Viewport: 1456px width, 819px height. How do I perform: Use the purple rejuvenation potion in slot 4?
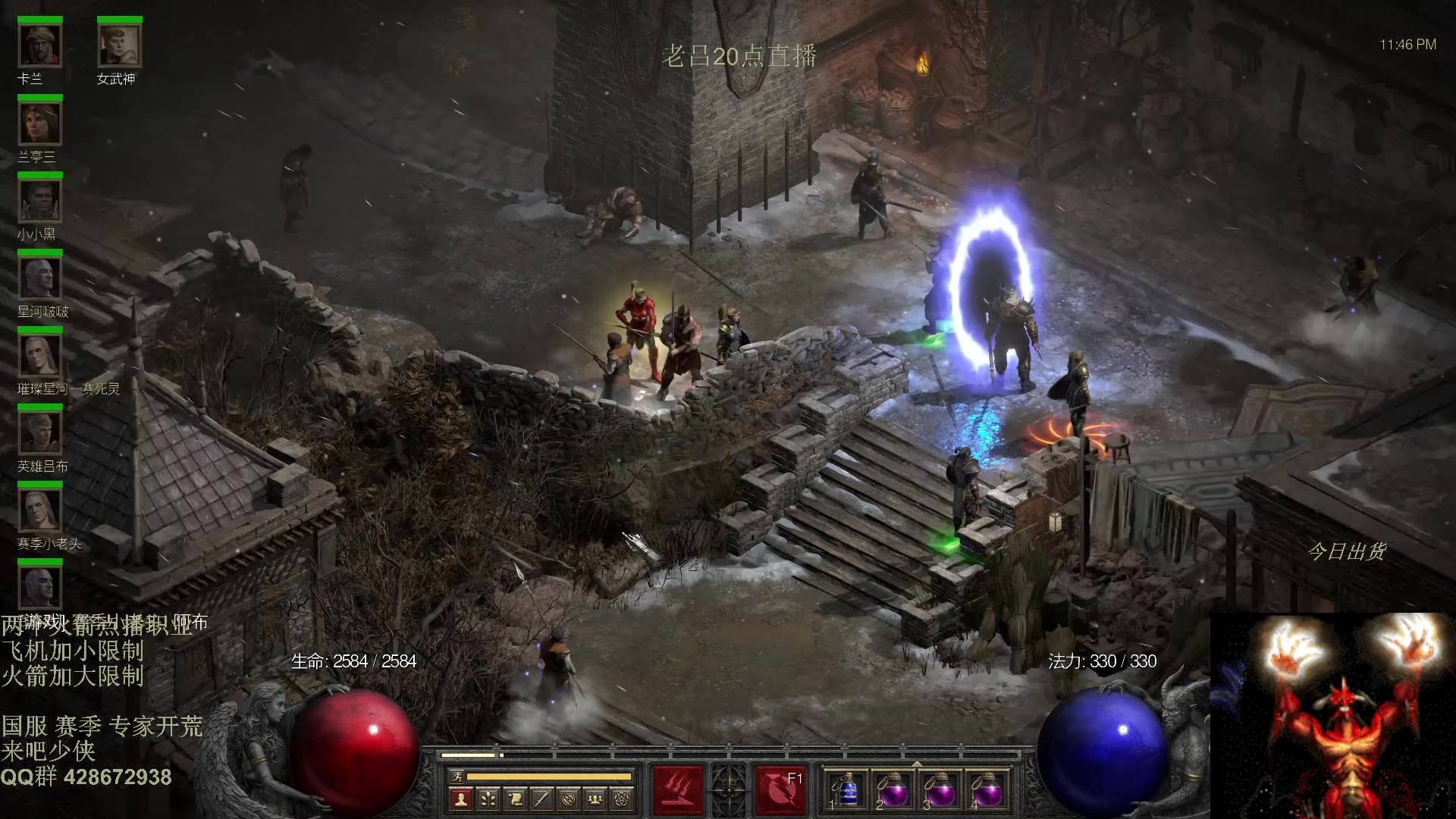987,790
